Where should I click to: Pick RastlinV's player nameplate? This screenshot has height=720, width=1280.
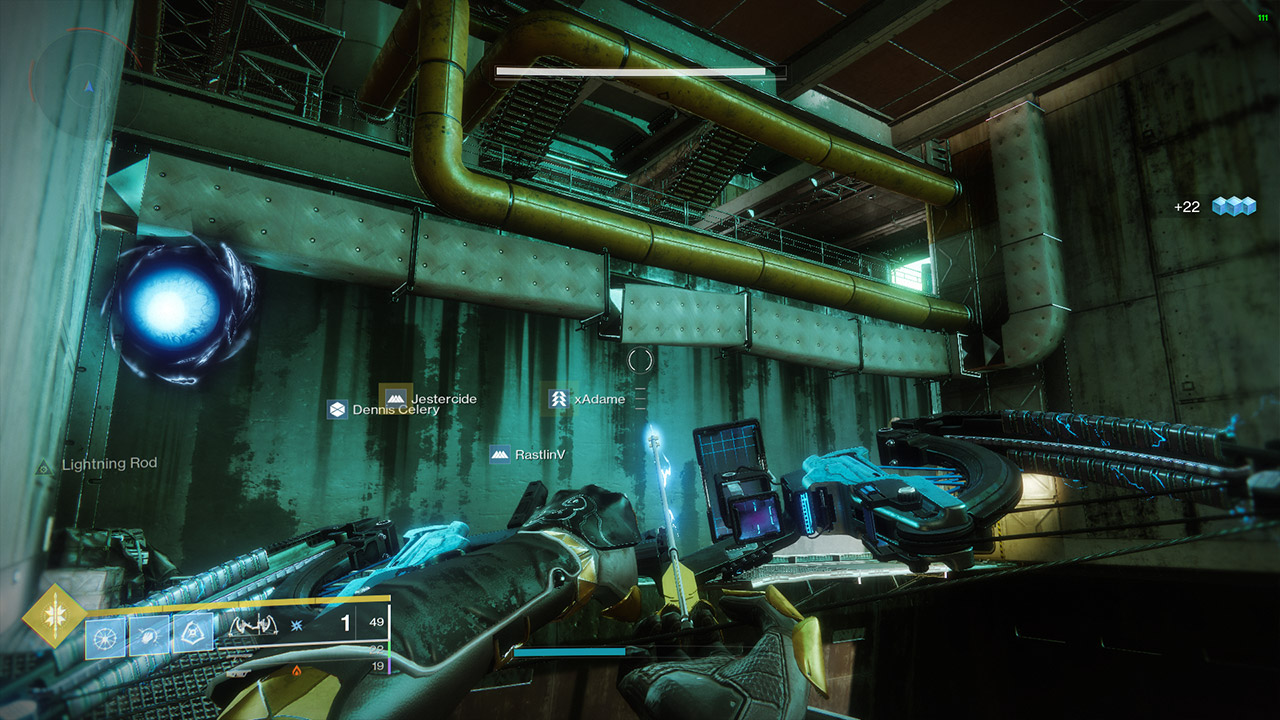point(529,454)
